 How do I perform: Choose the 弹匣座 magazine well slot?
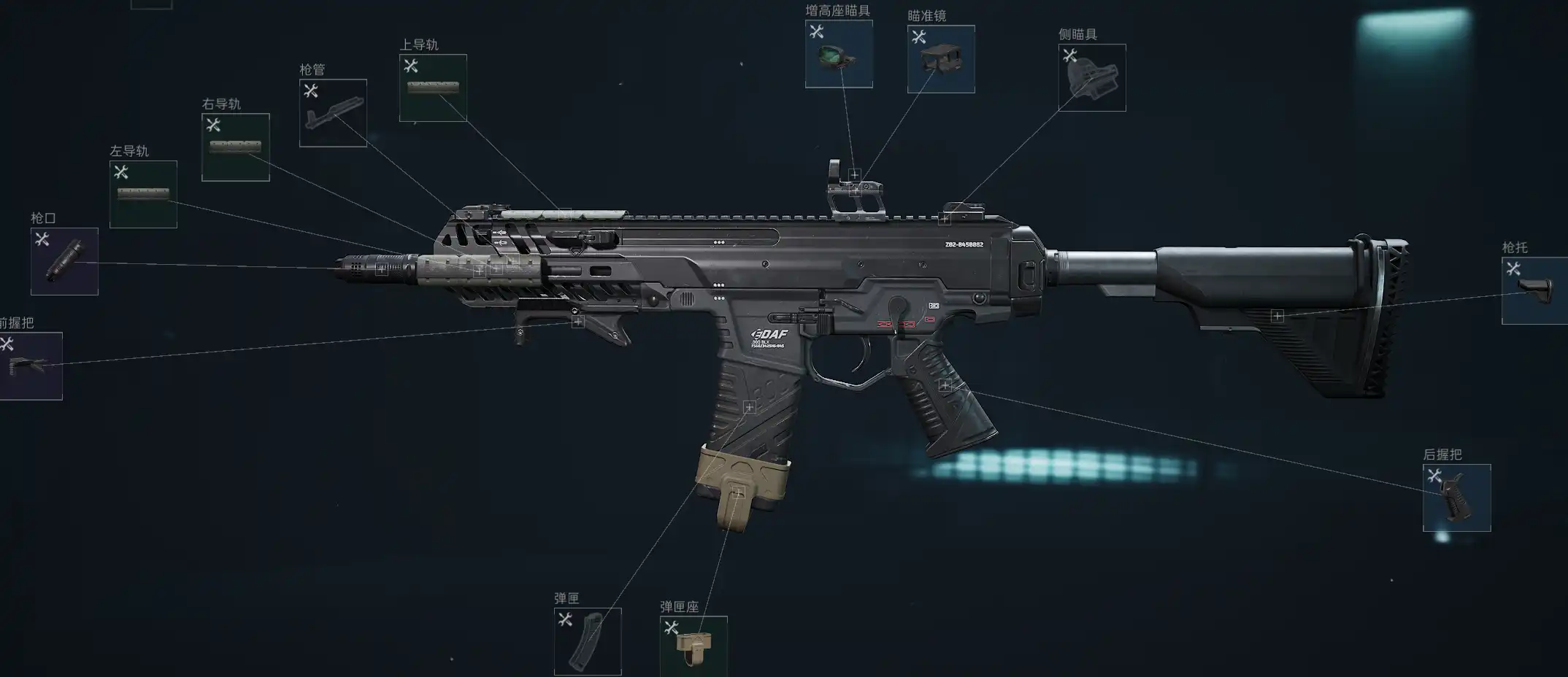[693, 646]
